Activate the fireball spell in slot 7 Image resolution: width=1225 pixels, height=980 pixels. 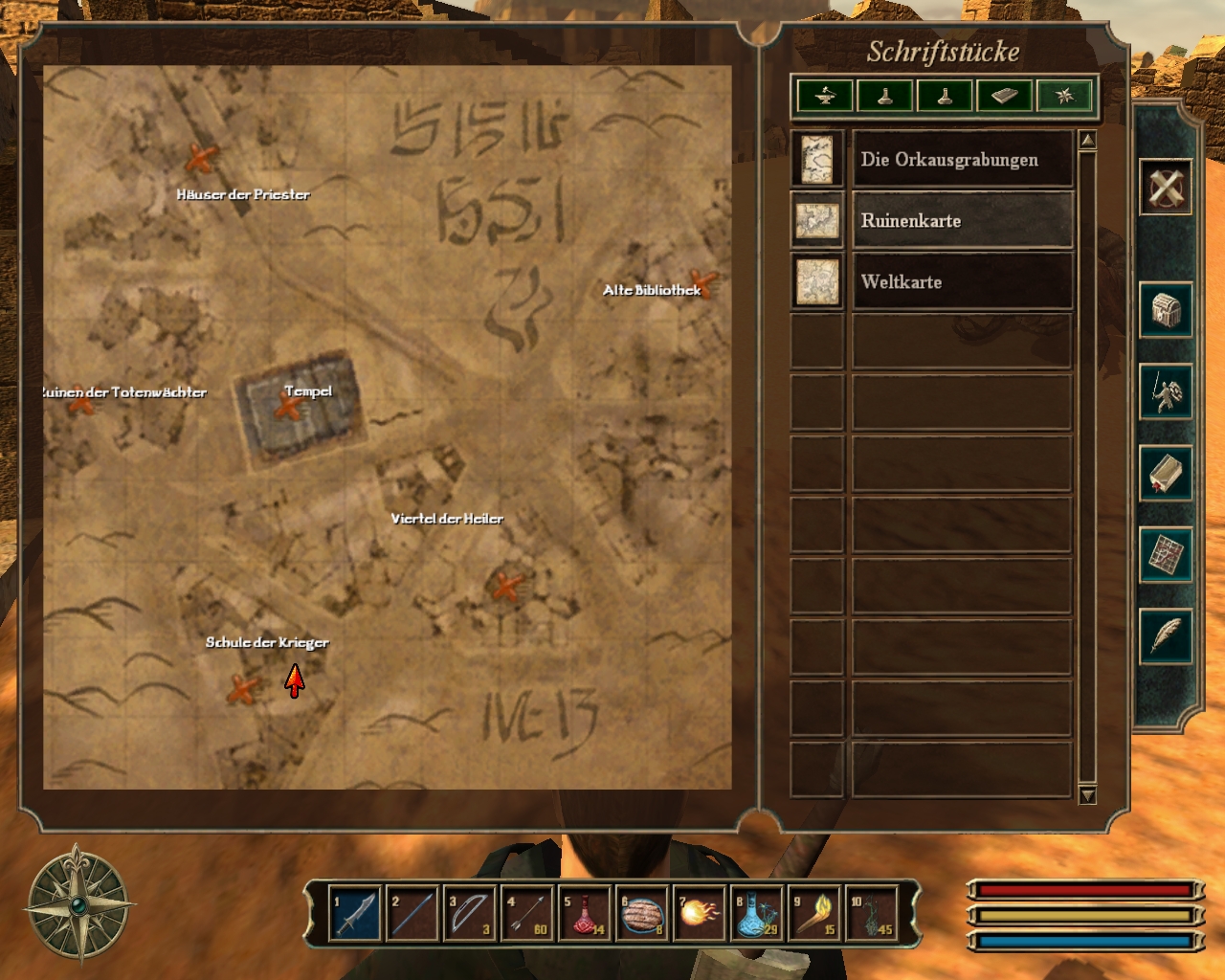point(700,914)
